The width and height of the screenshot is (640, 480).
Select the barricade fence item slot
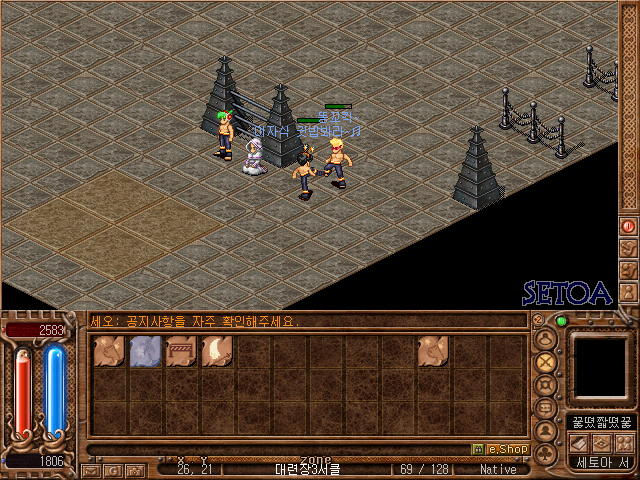181,351
